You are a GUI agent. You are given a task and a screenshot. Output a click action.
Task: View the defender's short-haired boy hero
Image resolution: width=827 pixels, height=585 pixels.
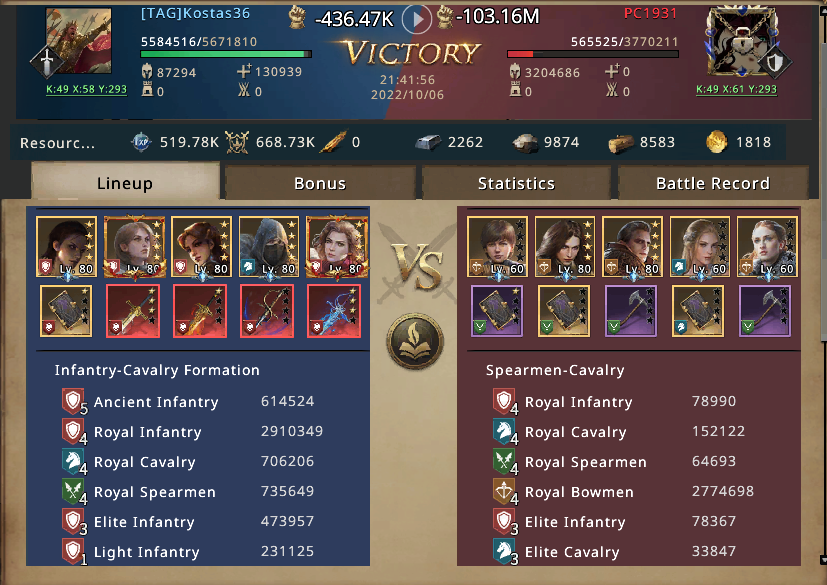[x=497, y=246]
